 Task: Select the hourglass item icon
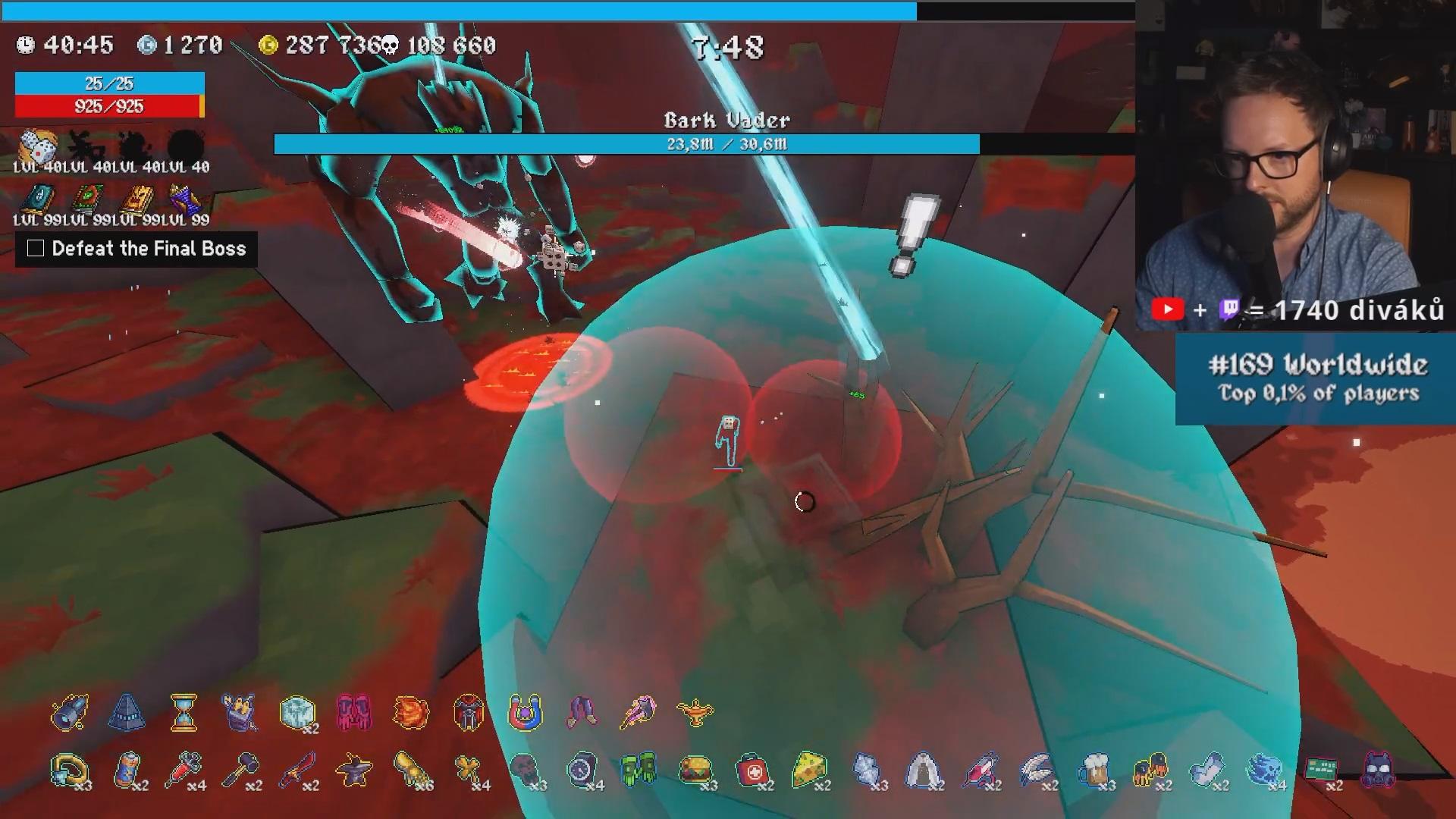pyautogui.click(x=184, y=713)
